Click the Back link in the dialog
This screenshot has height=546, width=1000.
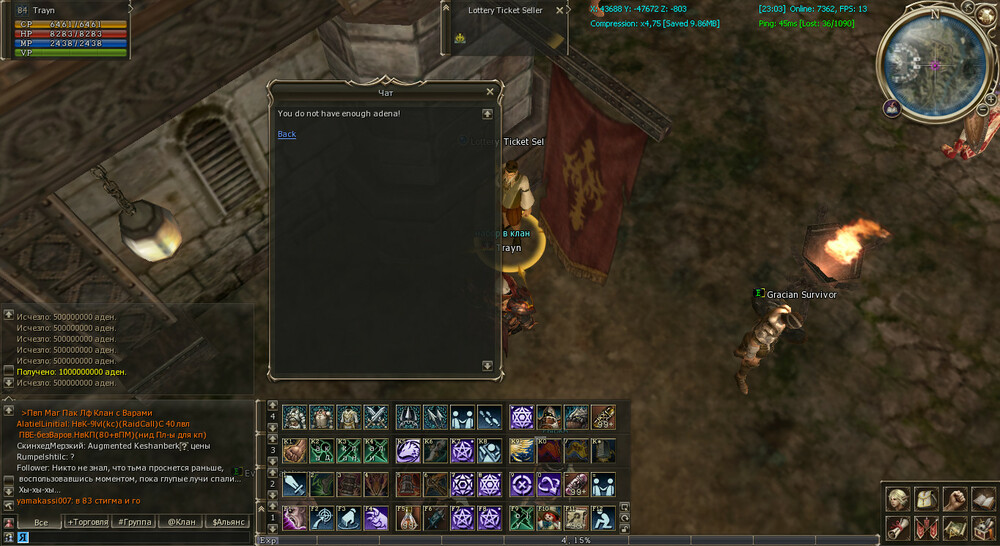point(286,134)
